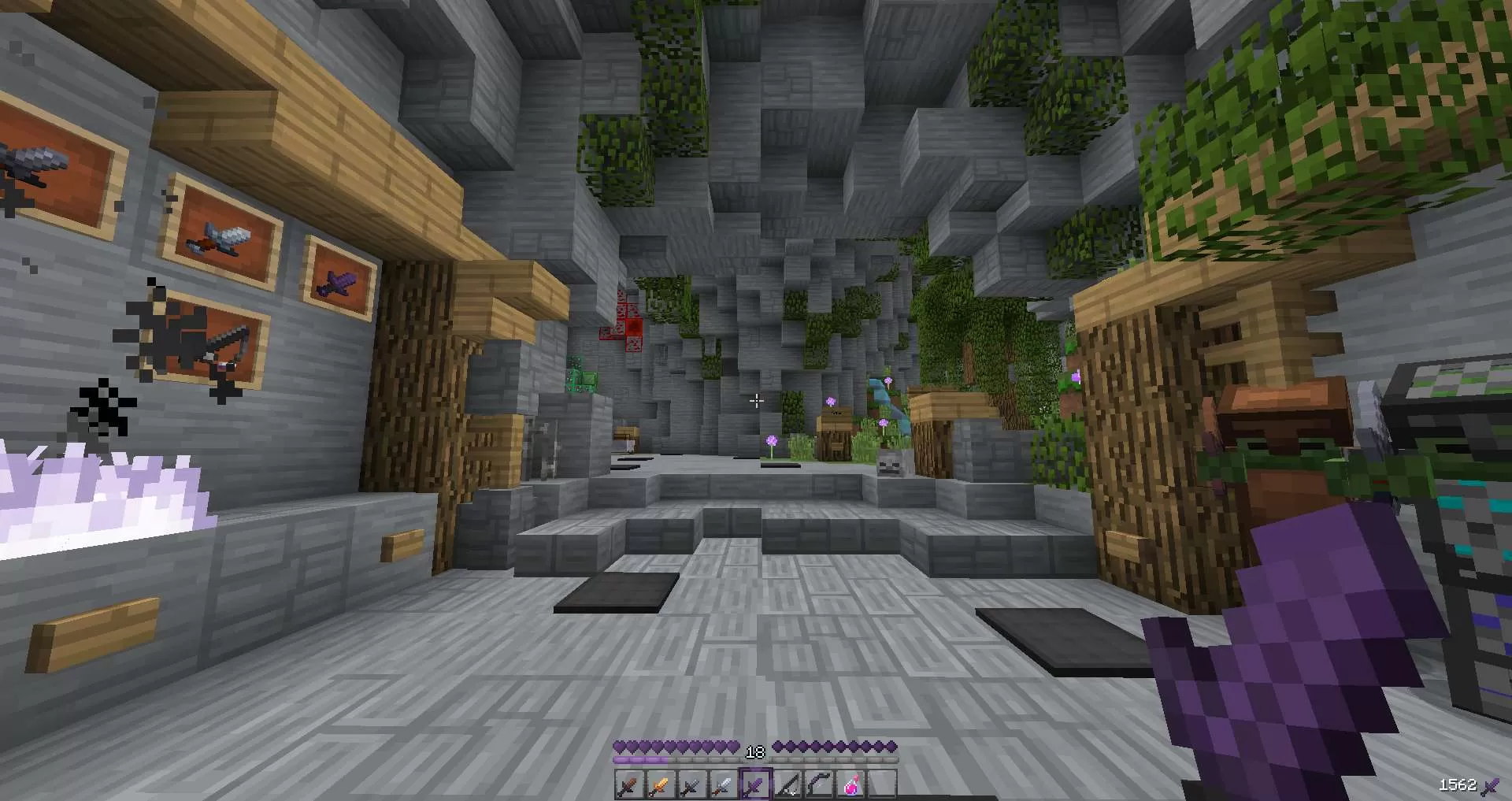The image size is (1512, 801).
Task: Select the wooden sword in the first hotbar slot
Action: pos(628,785)
